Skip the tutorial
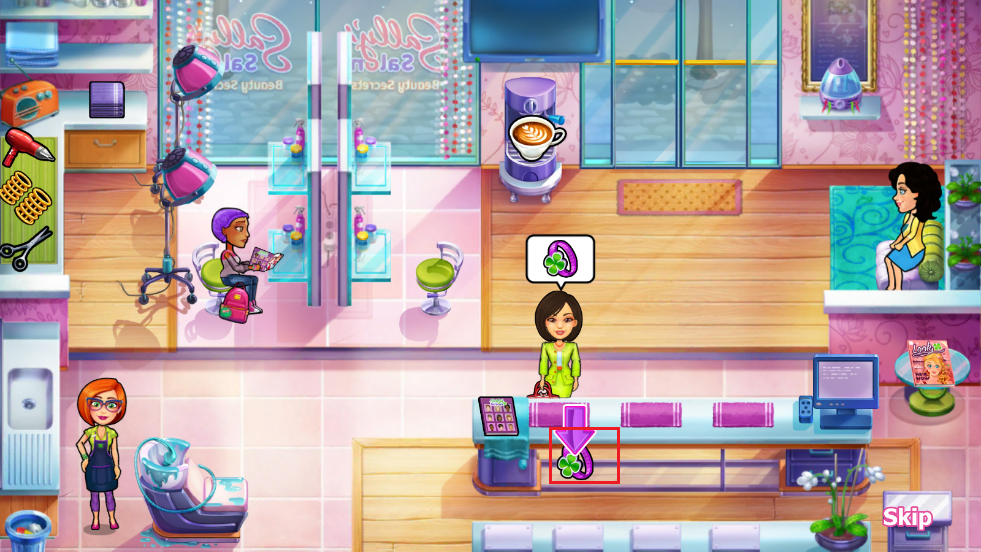The height and width of the screenshot is (552, 981). (907, 517)
